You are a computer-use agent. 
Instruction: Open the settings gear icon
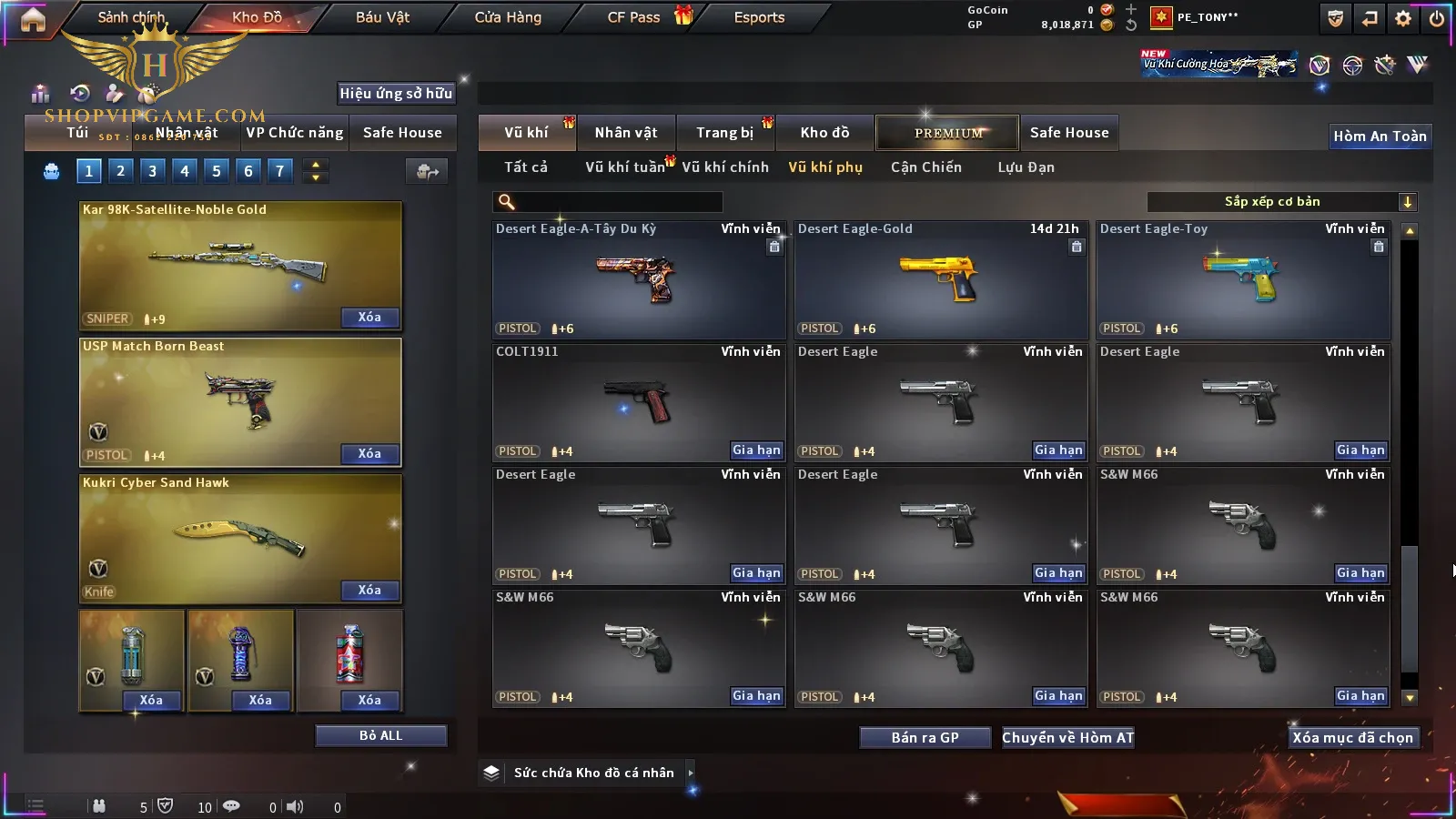[1403, 18]
